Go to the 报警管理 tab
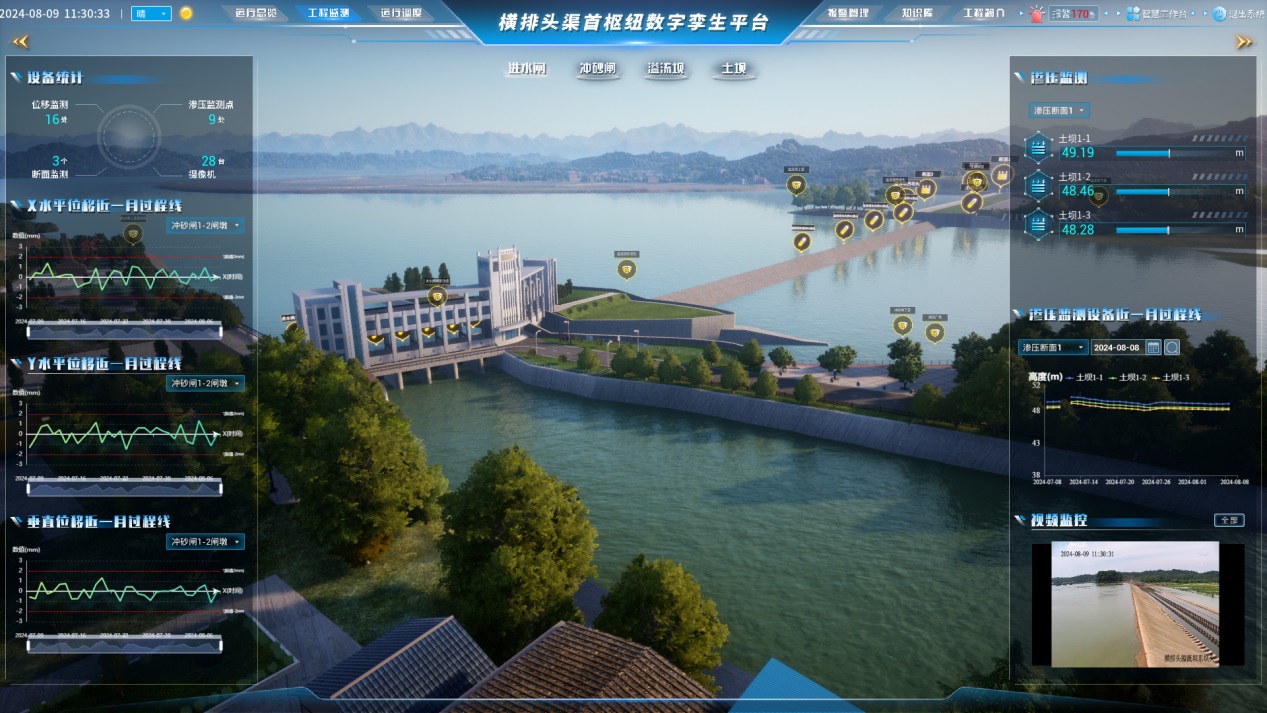Screen dimensions: 1267x713 pos(849,14)
